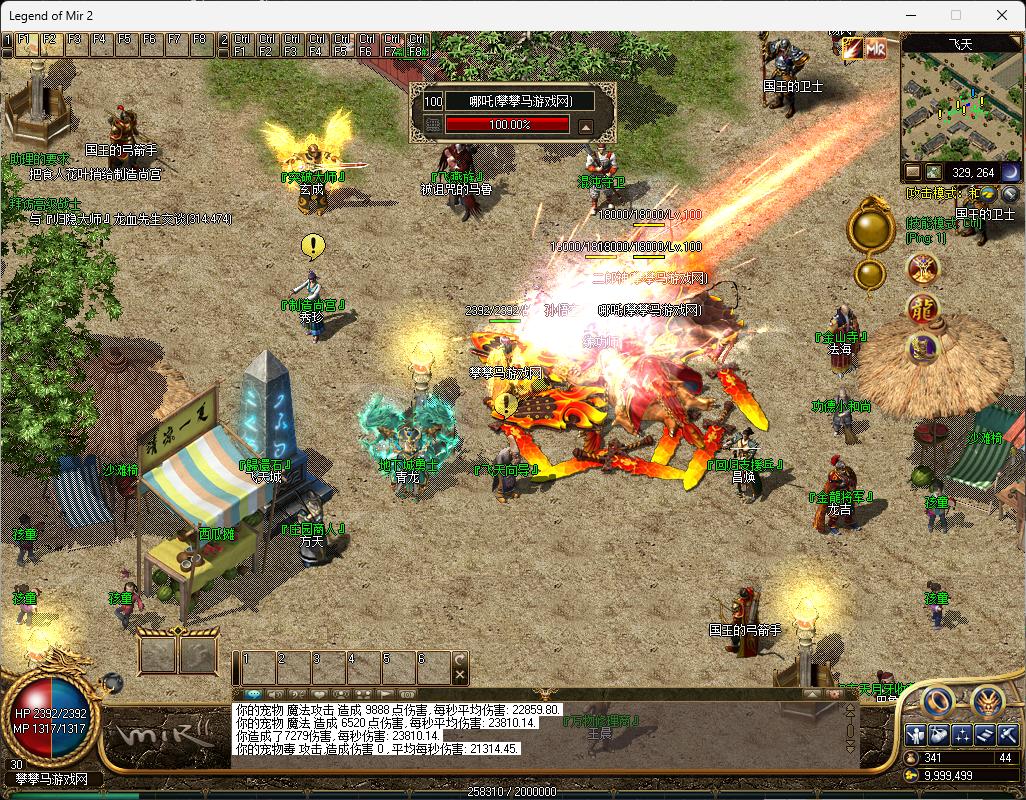
Task: Open the sparkle magic skills icon
Action: [962, 736]
